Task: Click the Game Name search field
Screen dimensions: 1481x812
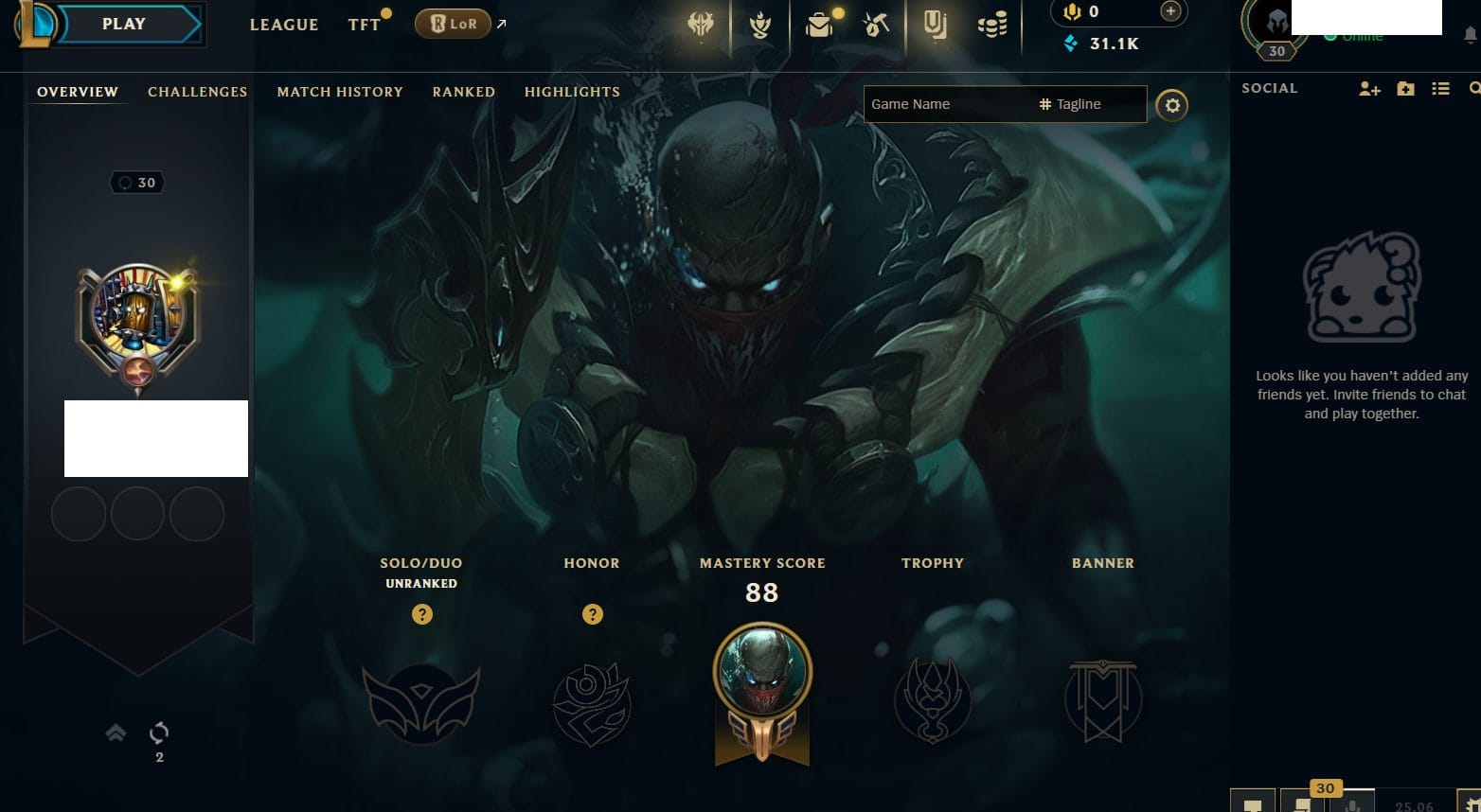Action: point(947,104)
